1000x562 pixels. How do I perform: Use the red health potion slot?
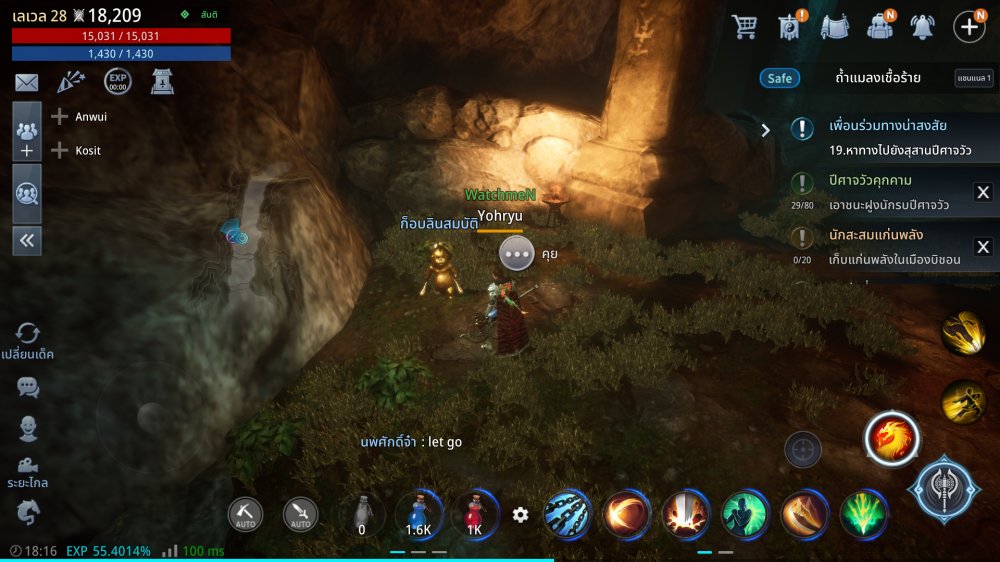(474, 513)
